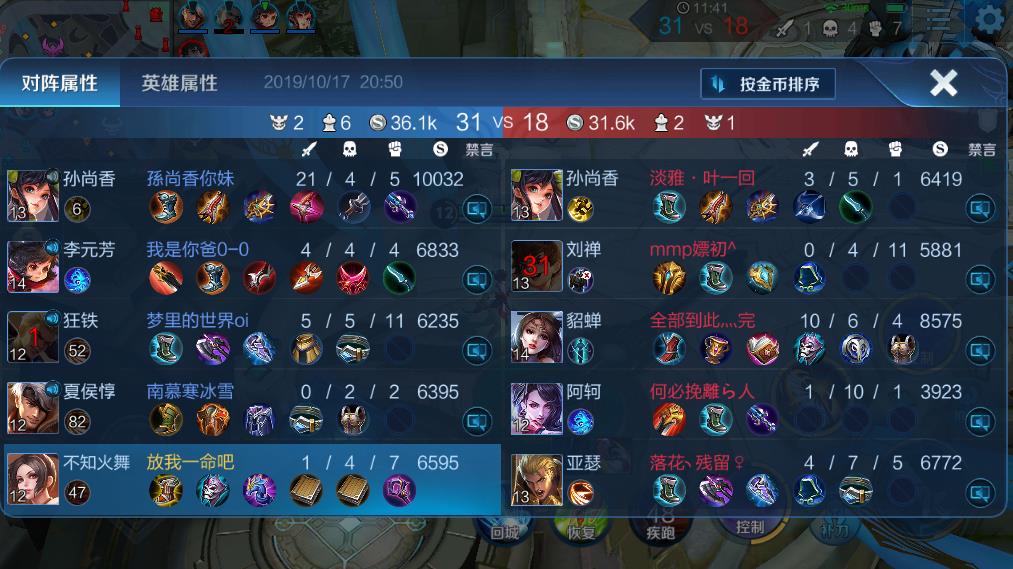Click enemy 亚瑟 hero portrait

coord(537,479)
